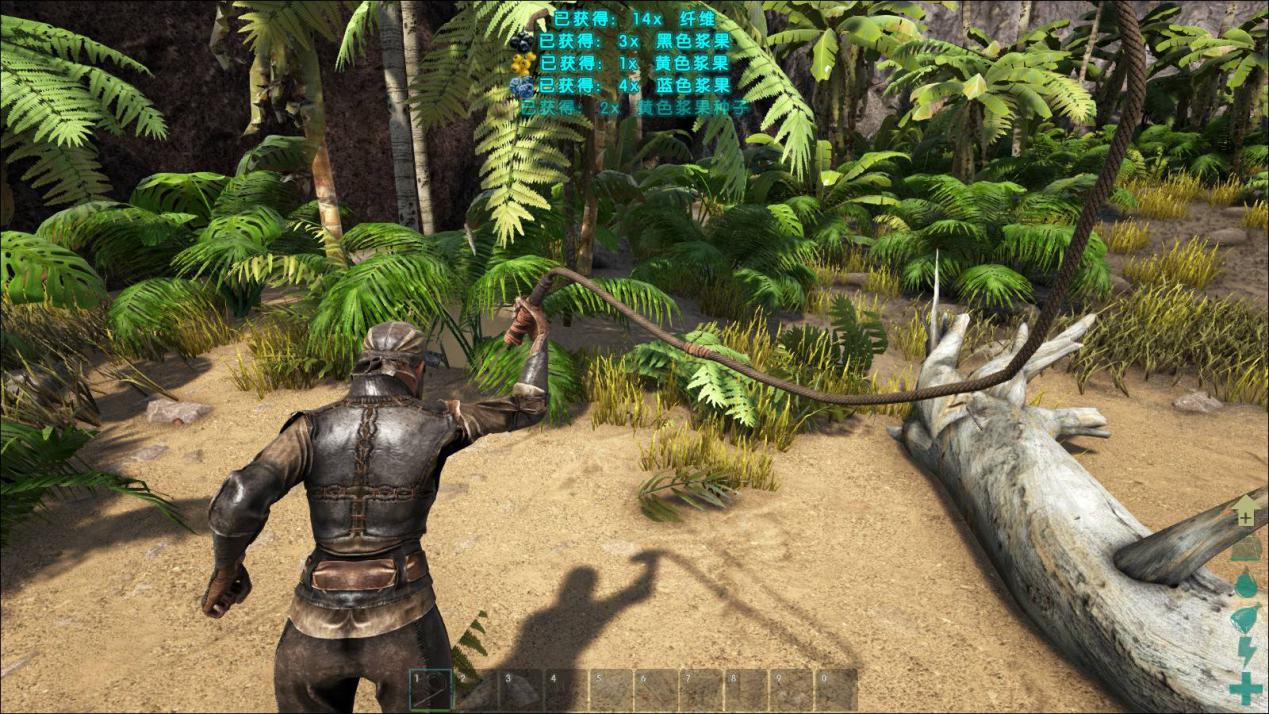1269x714 pixels.
Task: Select hotbar slot number 0
Action: (836, 689)
